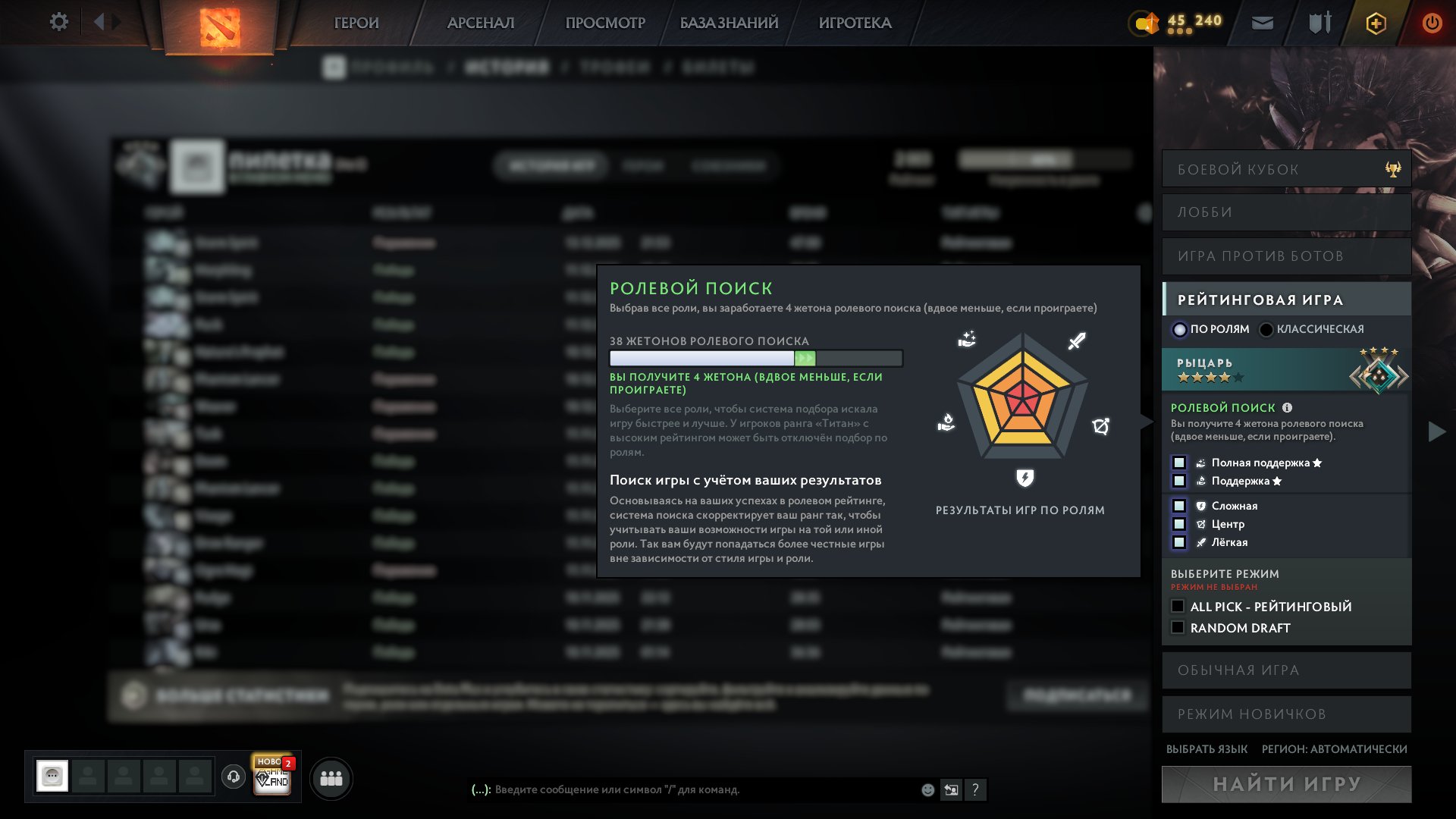The height and width of the screenshot is (819, 1456).
Task: Click the Battle Cup trophy icon
Action: click(1391, 168)
